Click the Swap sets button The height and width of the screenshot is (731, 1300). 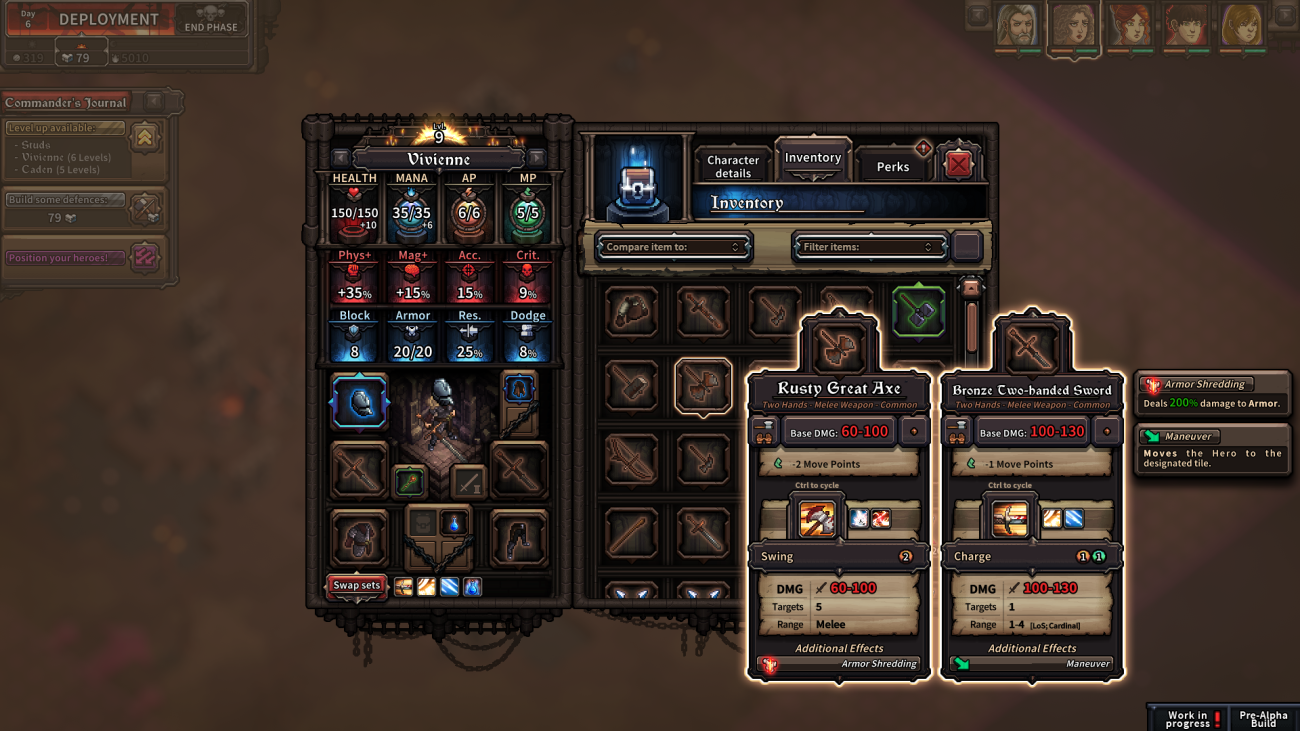click(x=356, y=587)
